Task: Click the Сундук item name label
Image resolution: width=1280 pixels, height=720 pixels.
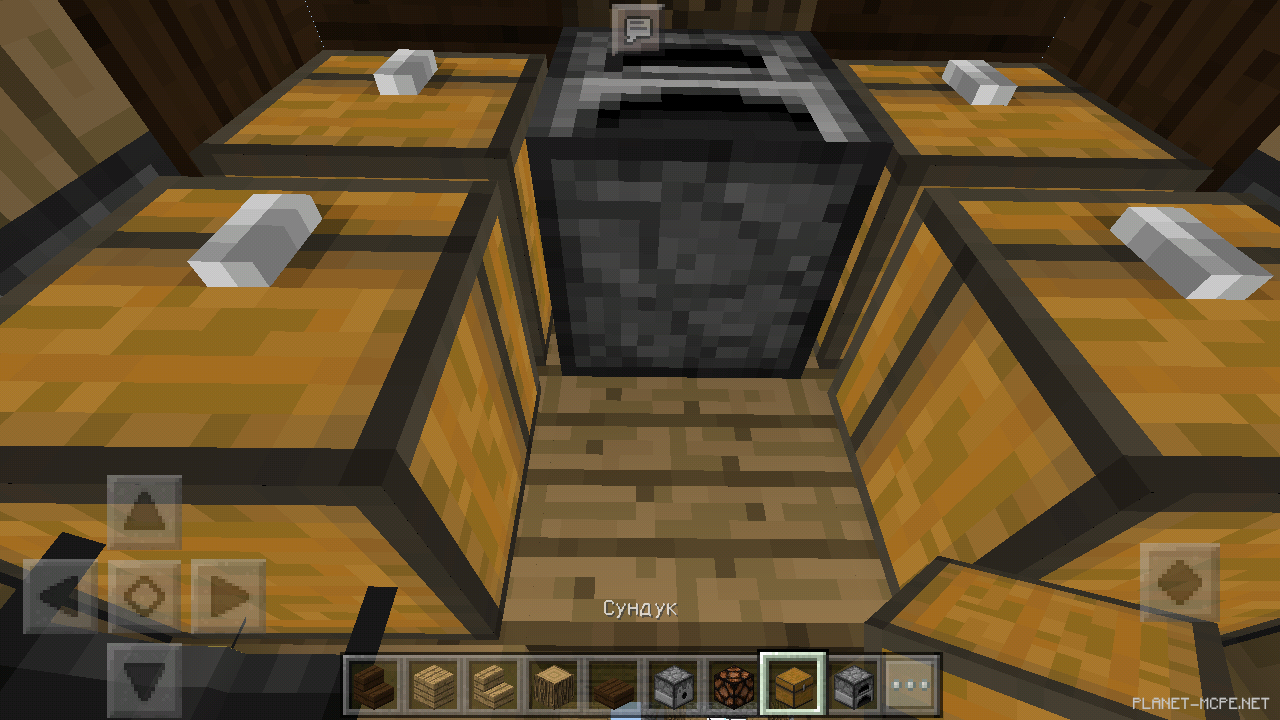Action: [x=641, y=606]
